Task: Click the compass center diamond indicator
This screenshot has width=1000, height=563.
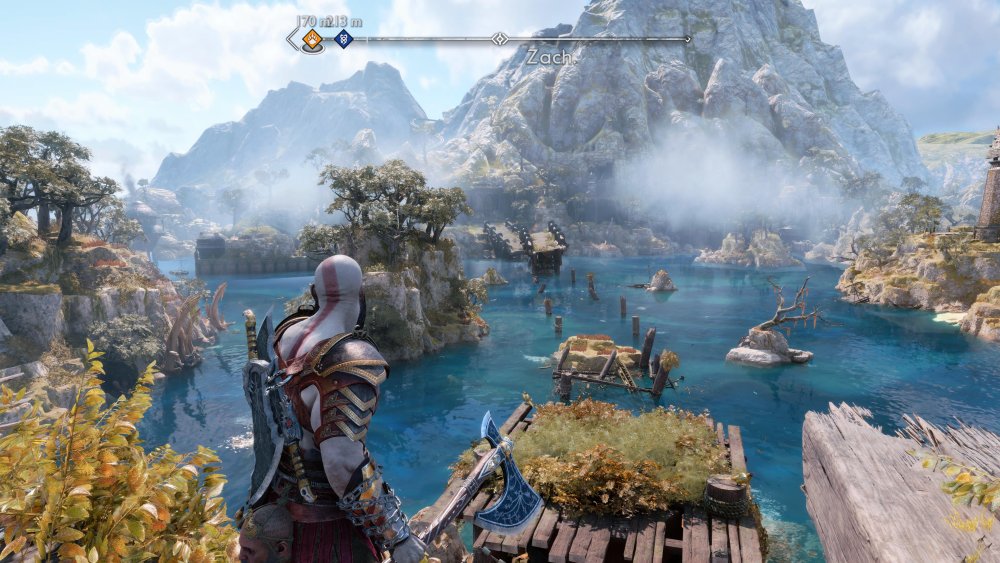Action: pyautogui.click(x=499, y=39)
